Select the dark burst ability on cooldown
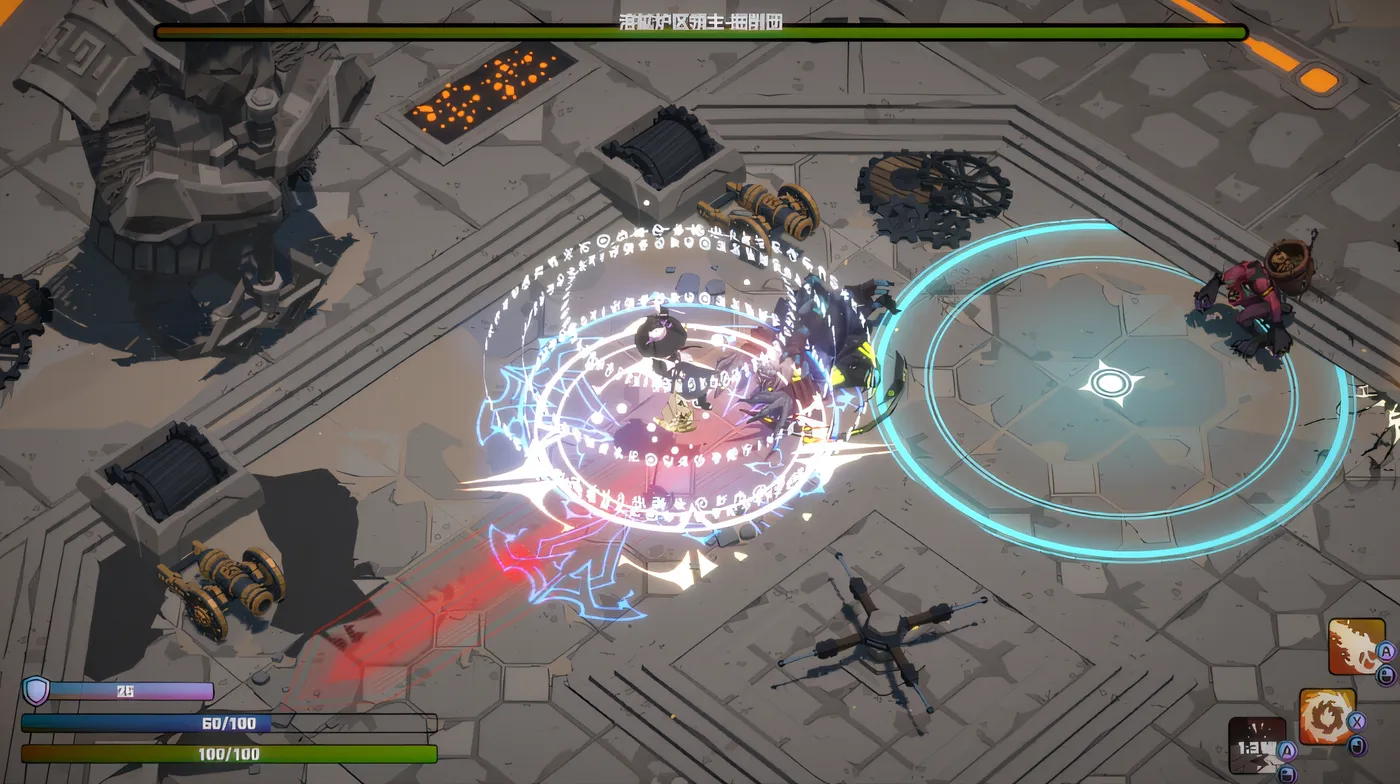The height and width of the screenshot is (784, 1400). (1256, 745)
